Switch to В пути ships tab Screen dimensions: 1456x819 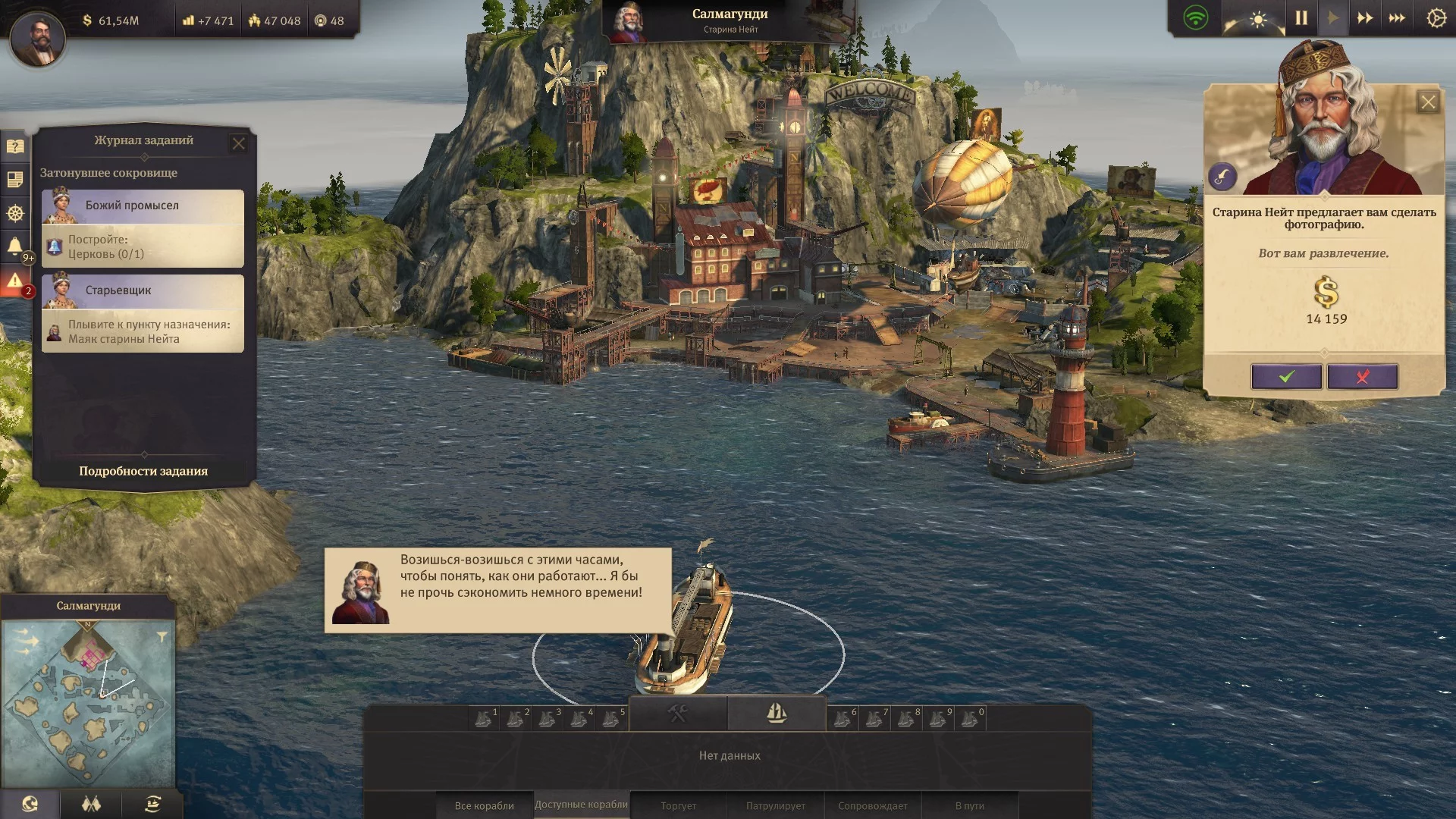tap(969, 805)
